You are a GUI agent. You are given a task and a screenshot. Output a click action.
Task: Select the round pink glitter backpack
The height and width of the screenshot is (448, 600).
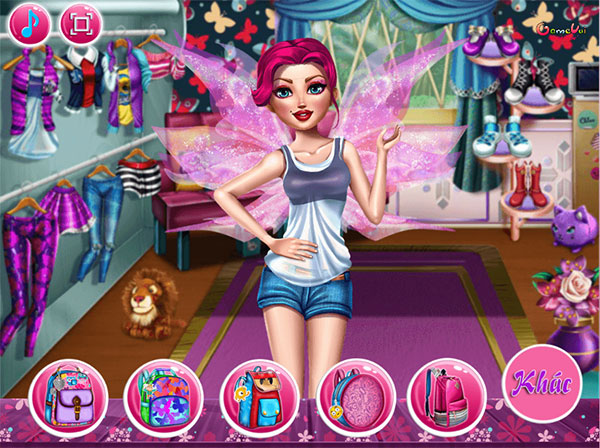[x=353, y=394]
